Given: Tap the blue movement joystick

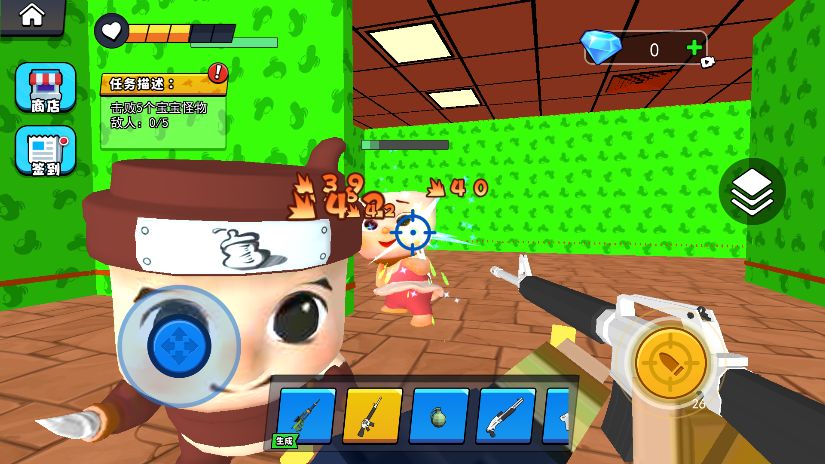Looking at the screenshot, I should [x=179, y=345].
